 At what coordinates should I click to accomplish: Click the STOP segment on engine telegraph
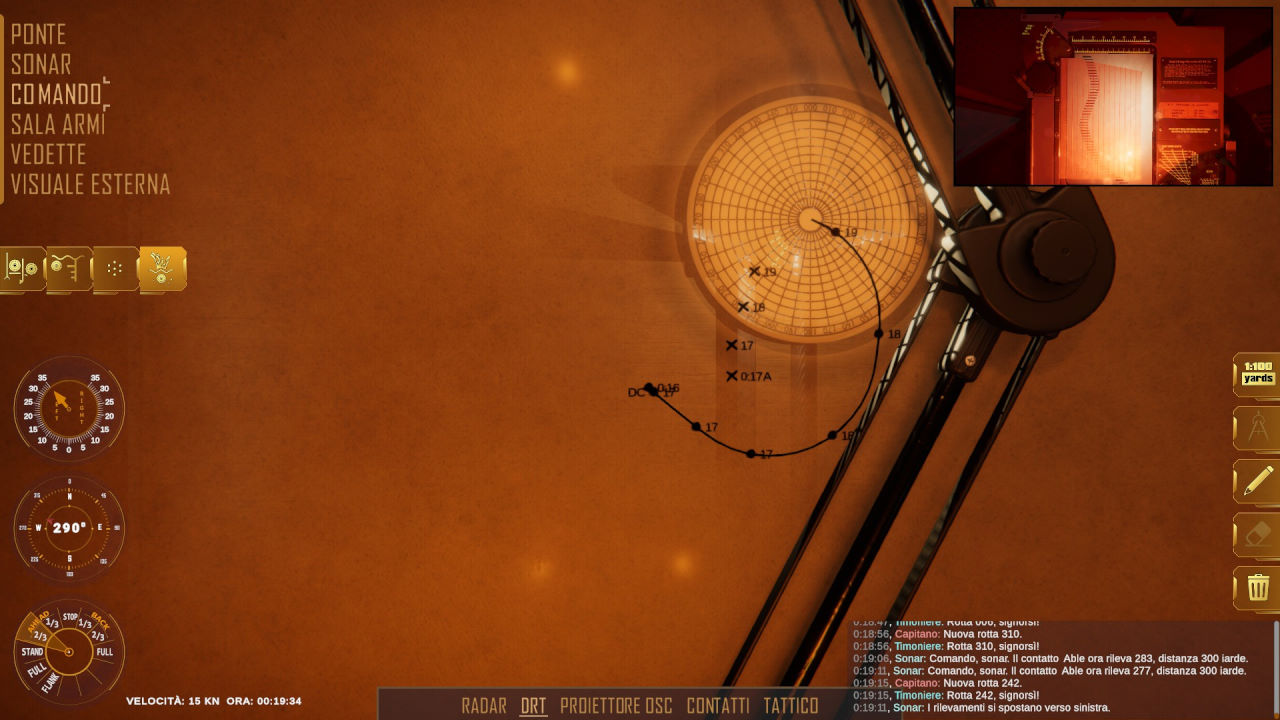pyautogui.click(x=70, y=617)
